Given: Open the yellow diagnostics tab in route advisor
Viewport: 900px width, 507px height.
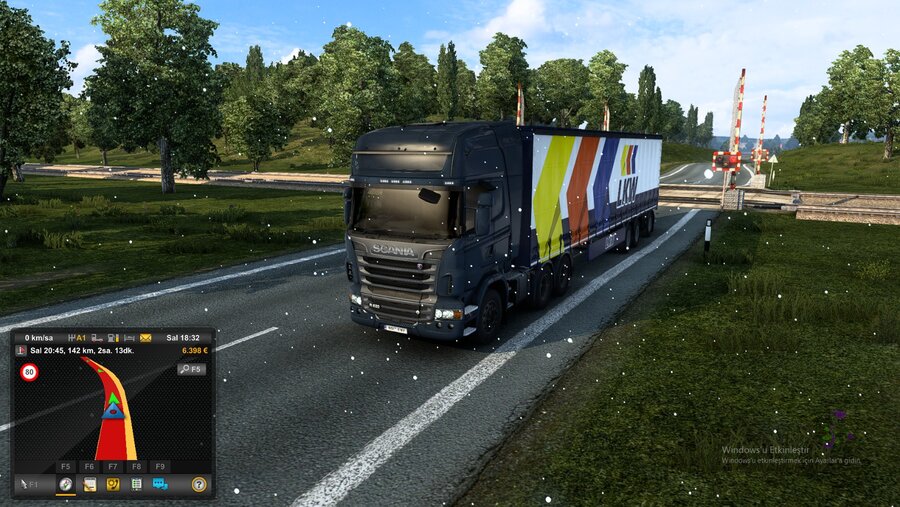Looking at the screenshot, I should [x=113, y=484].
